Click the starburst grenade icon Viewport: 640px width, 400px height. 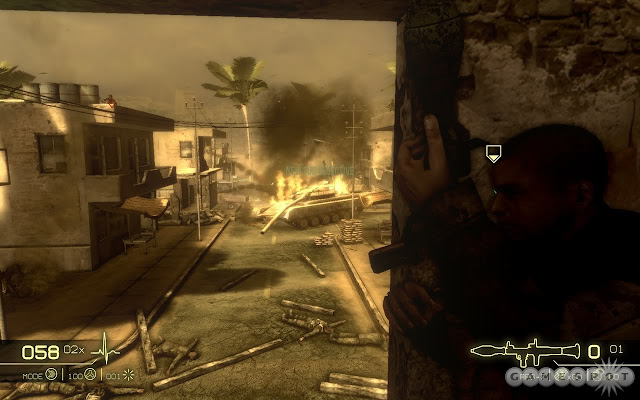(x=128, y=374)
